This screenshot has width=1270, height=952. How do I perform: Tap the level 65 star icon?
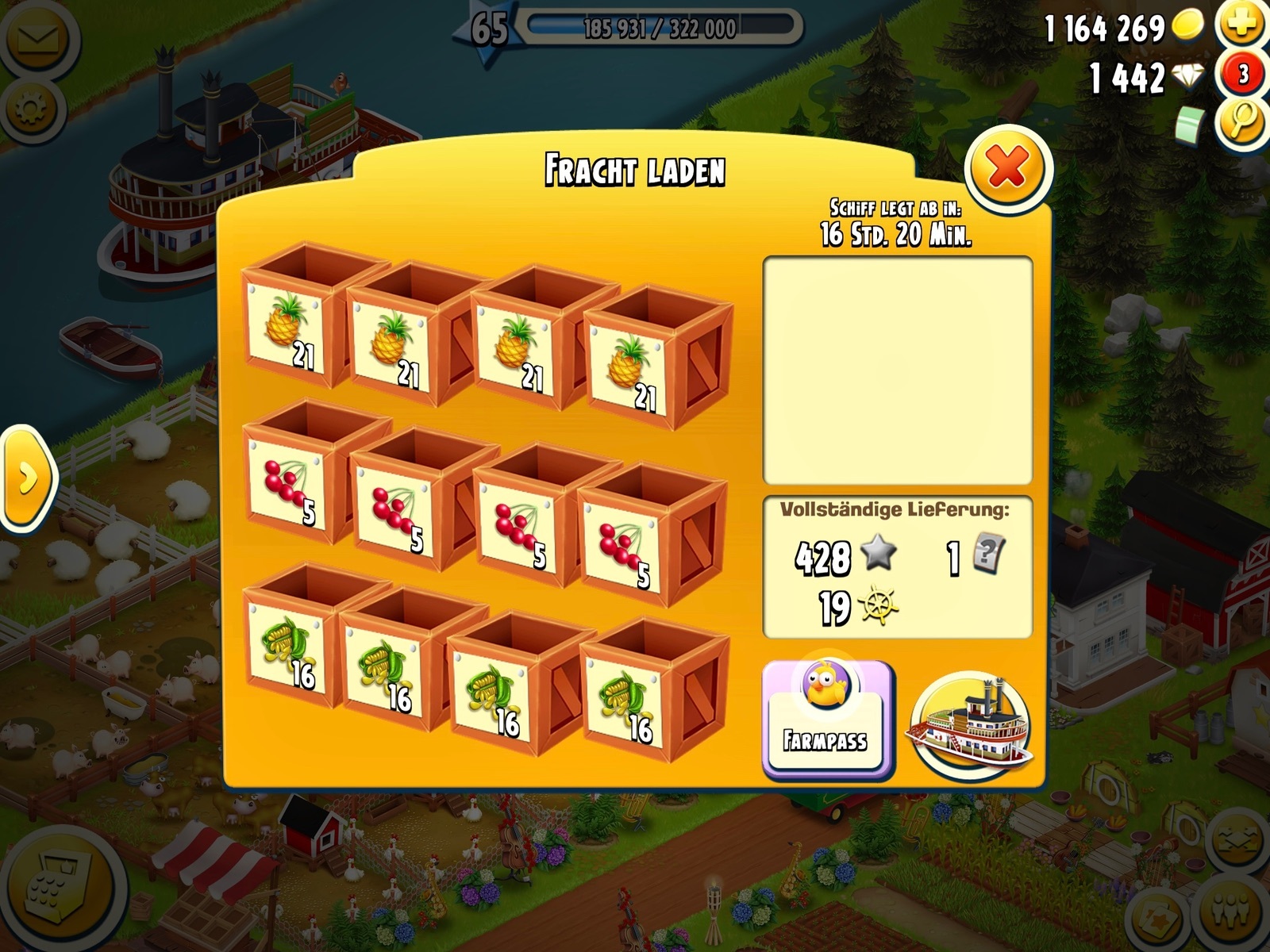coord(488,29)
